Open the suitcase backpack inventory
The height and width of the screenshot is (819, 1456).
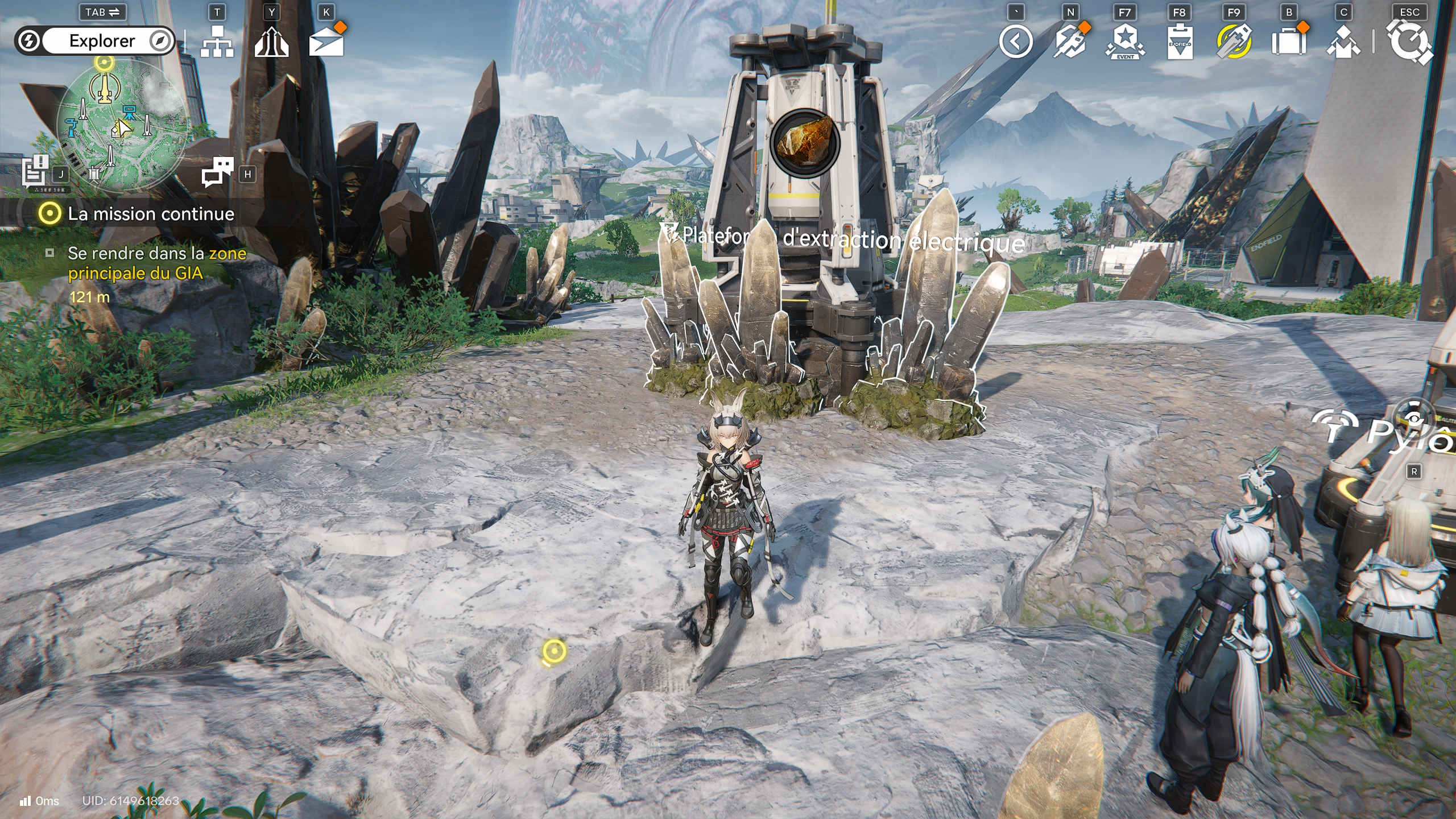click(1288, 42)
